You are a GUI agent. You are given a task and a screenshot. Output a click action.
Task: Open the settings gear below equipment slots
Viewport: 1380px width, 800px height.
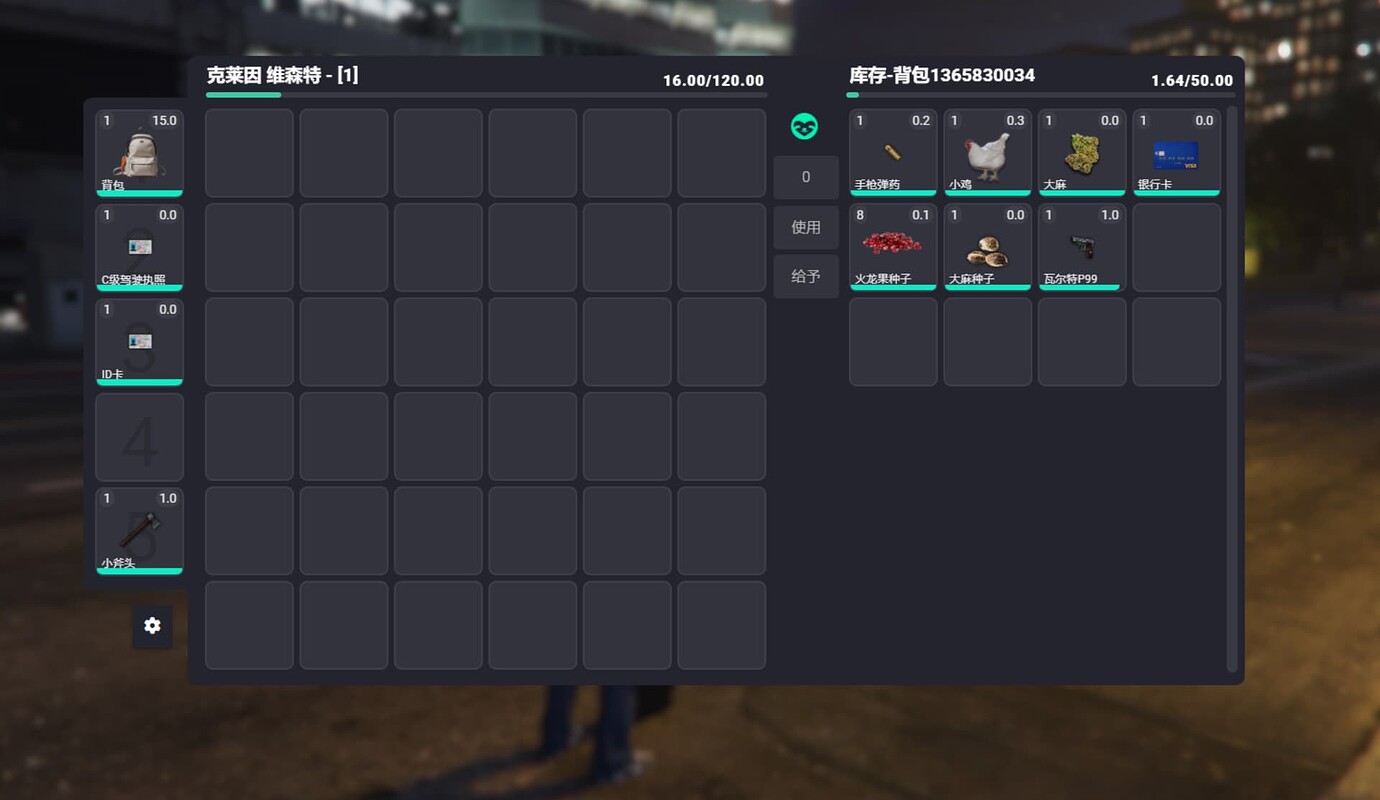coord(152,625)
